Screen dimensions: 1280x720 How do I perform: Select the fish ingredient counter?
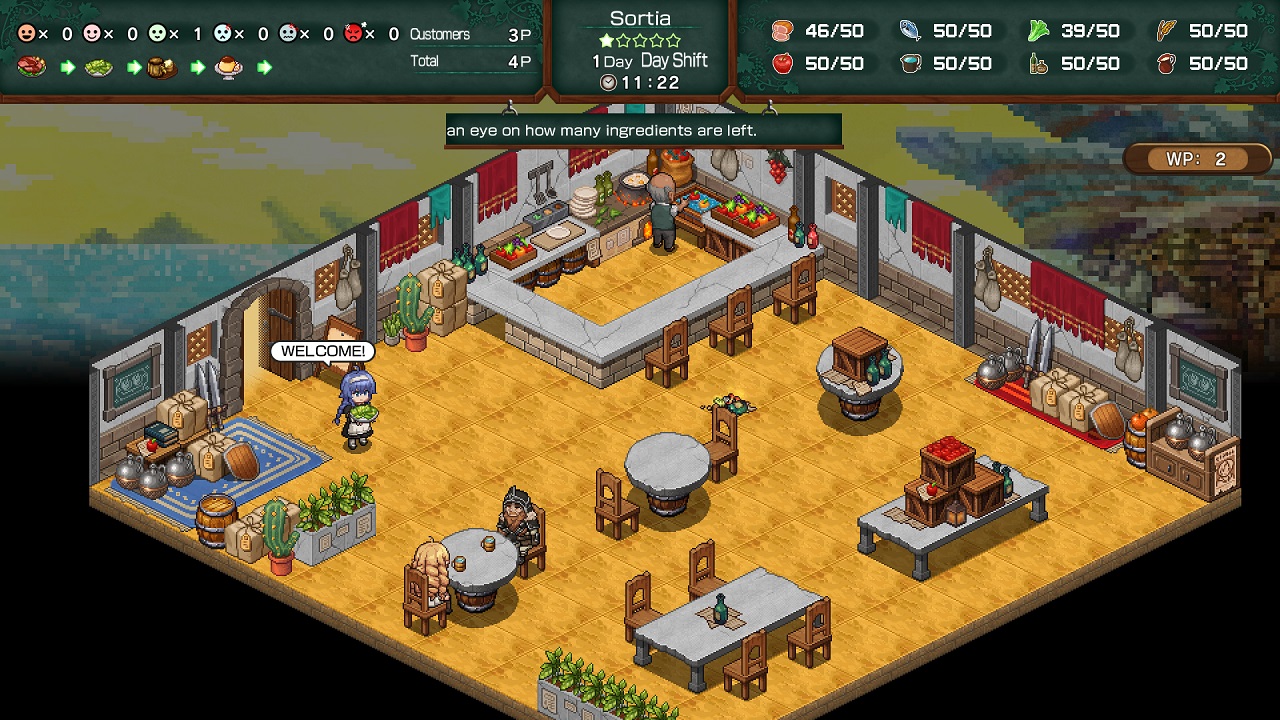pos(908,31)
